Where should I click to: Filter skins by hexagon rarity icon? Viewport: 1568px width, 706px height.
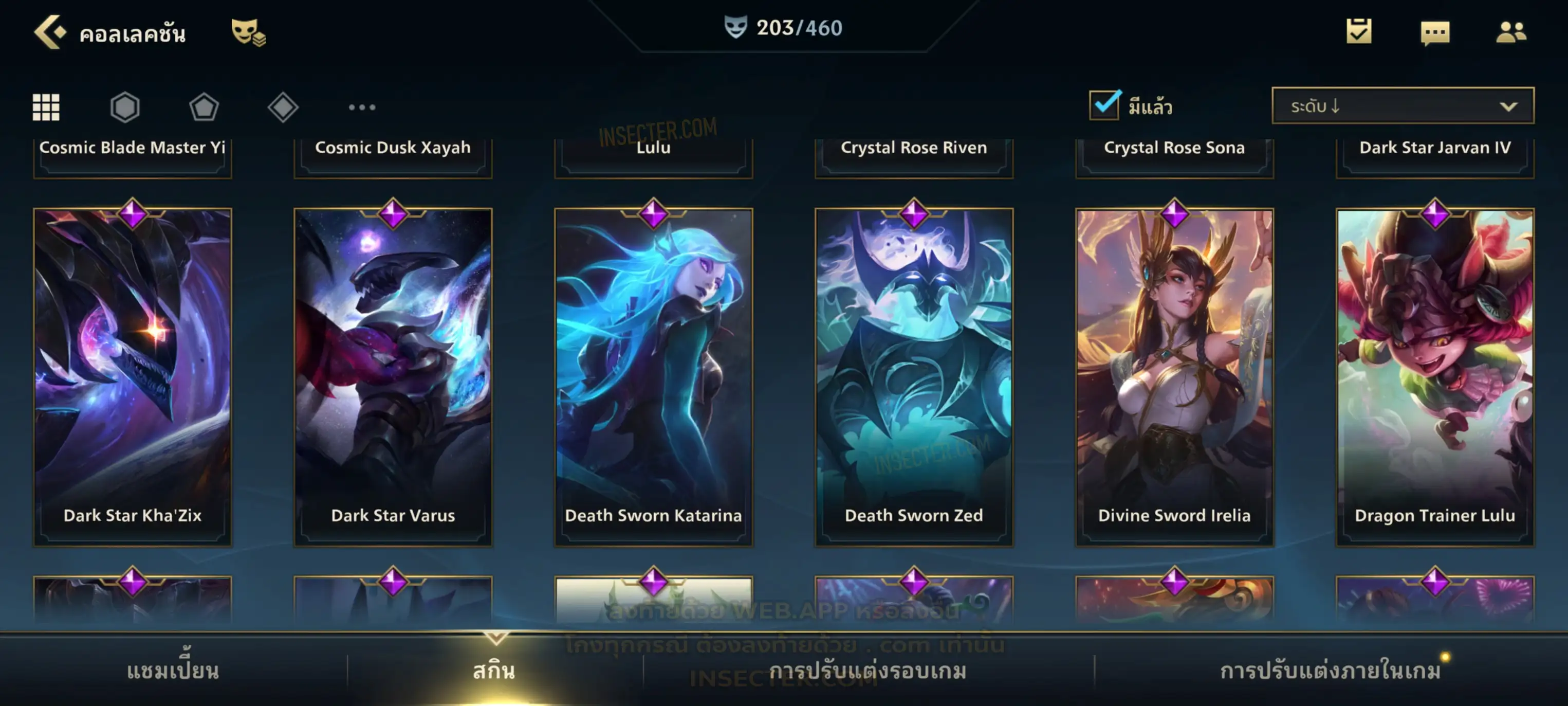coord(125,107)
